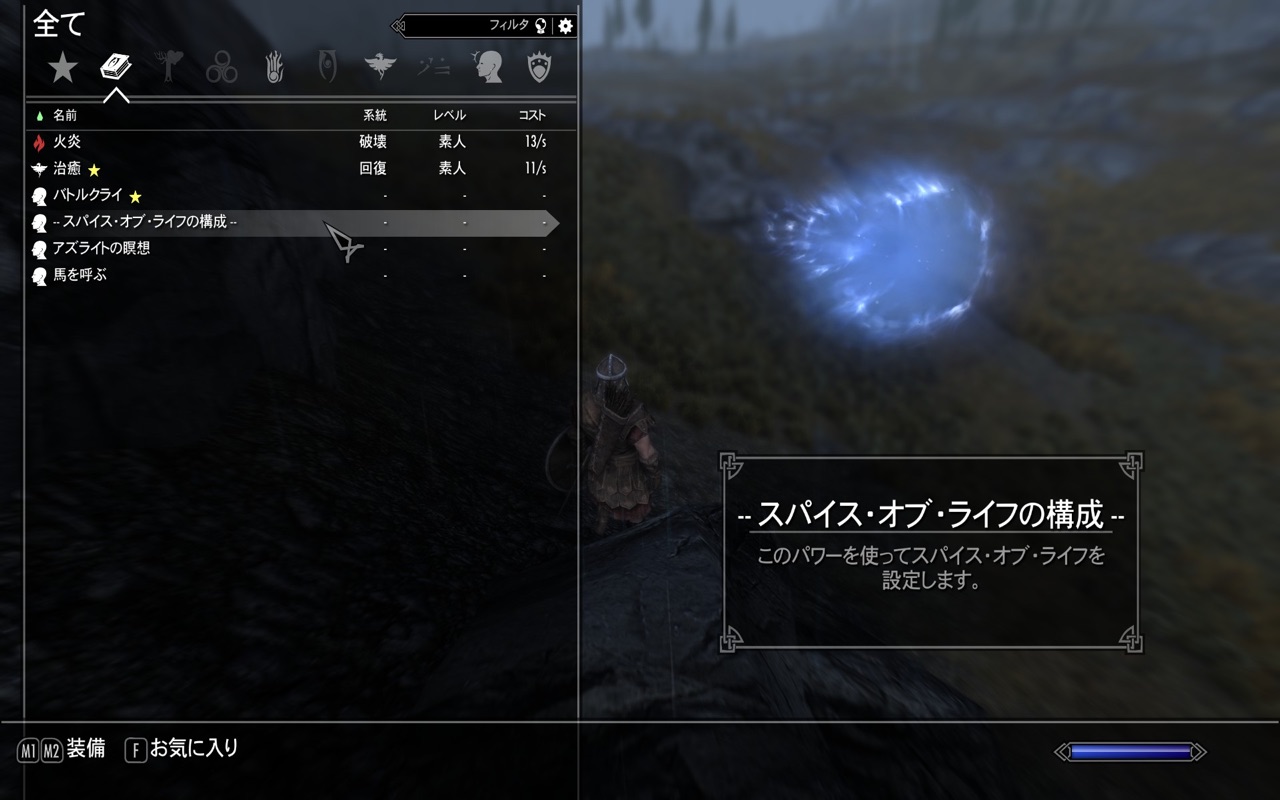The image size is (1280, 800).
Task: Open the Favorites star tab
Action: tap(63, 65)
